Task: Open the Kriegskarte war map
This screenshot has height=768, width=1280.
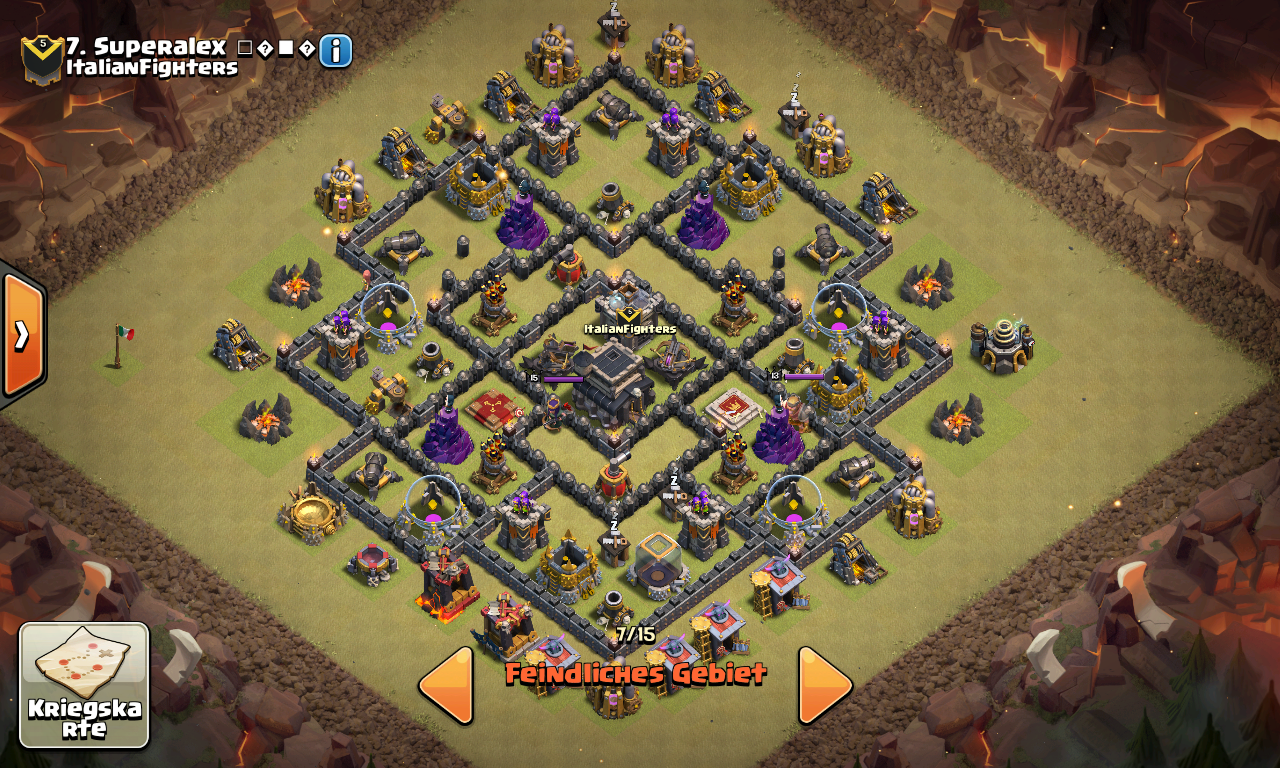Action: (84, 685)
